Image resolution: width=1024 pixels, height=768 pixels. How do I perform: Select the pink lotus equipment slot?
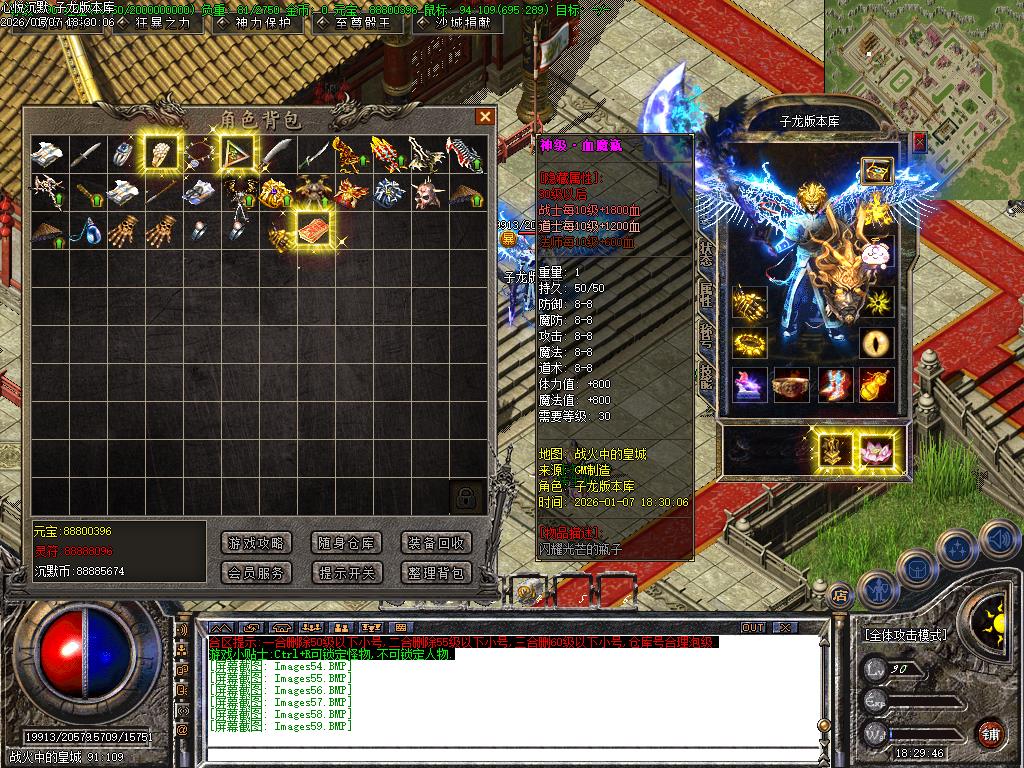(877, 451)
